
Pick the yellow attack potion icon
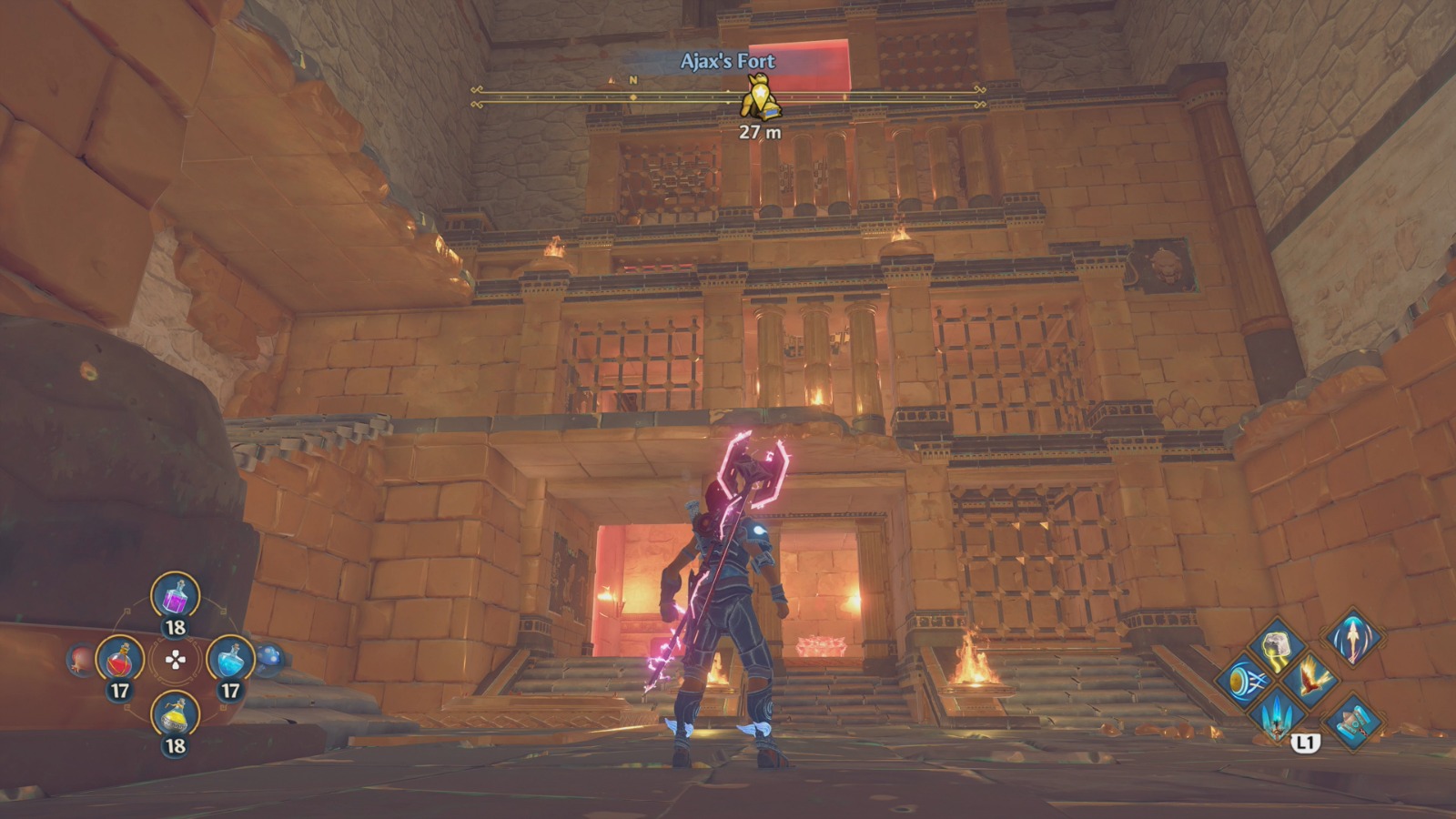[175, 715]
